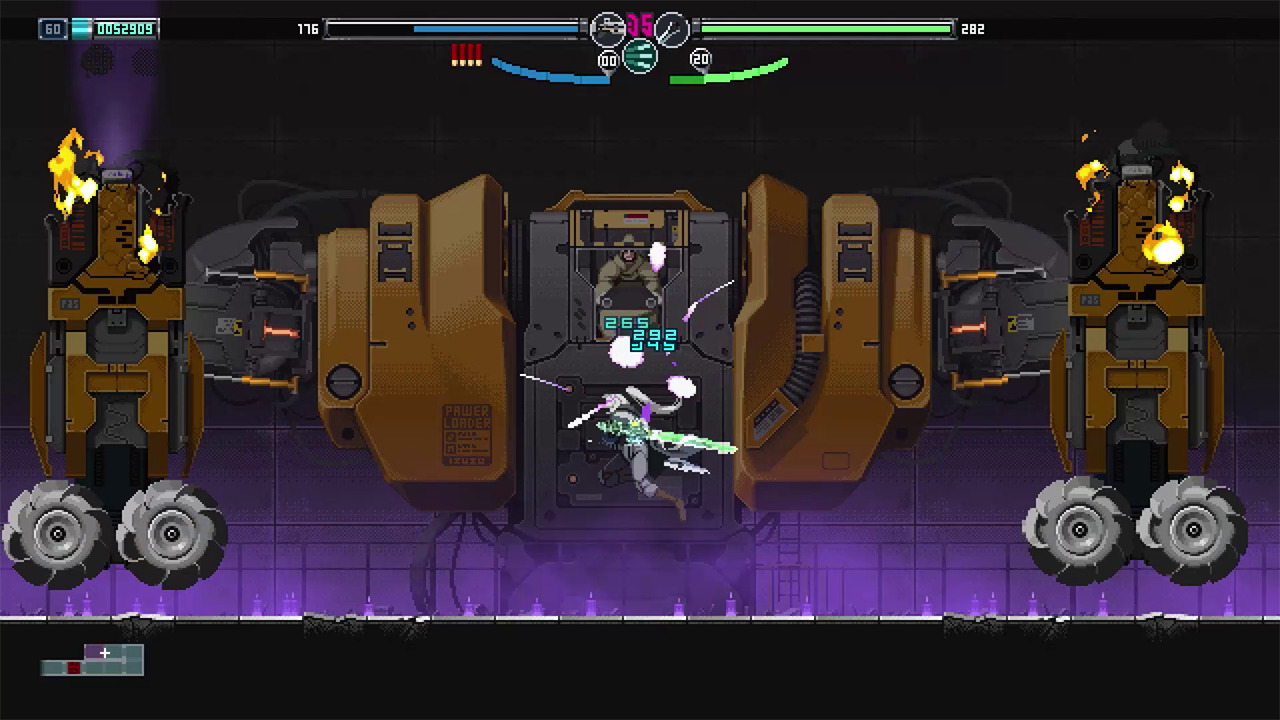The image size is (1280, 720).
Task: Click the white plus marker on the minimap
Action: 104,653
